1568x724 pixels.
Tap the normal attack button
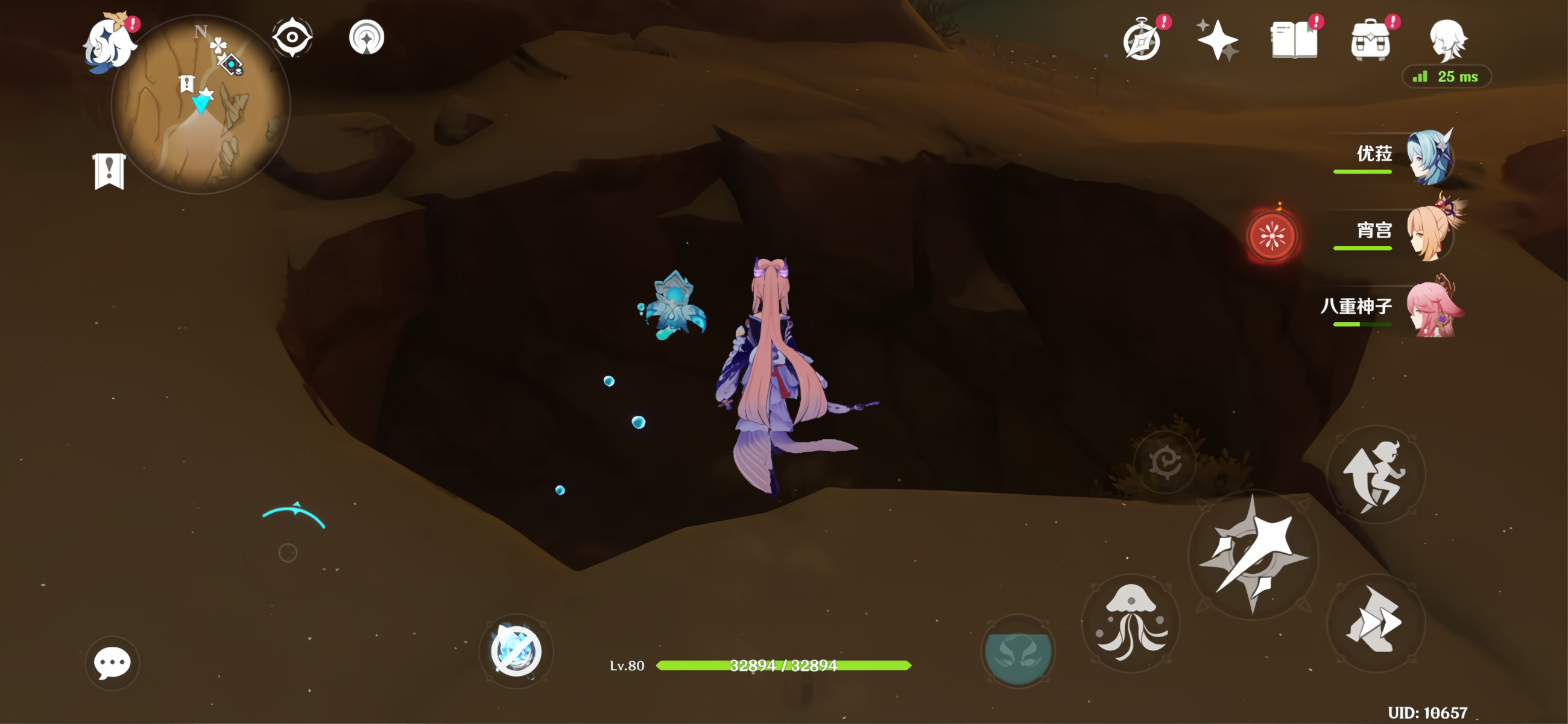(1253, 554)
